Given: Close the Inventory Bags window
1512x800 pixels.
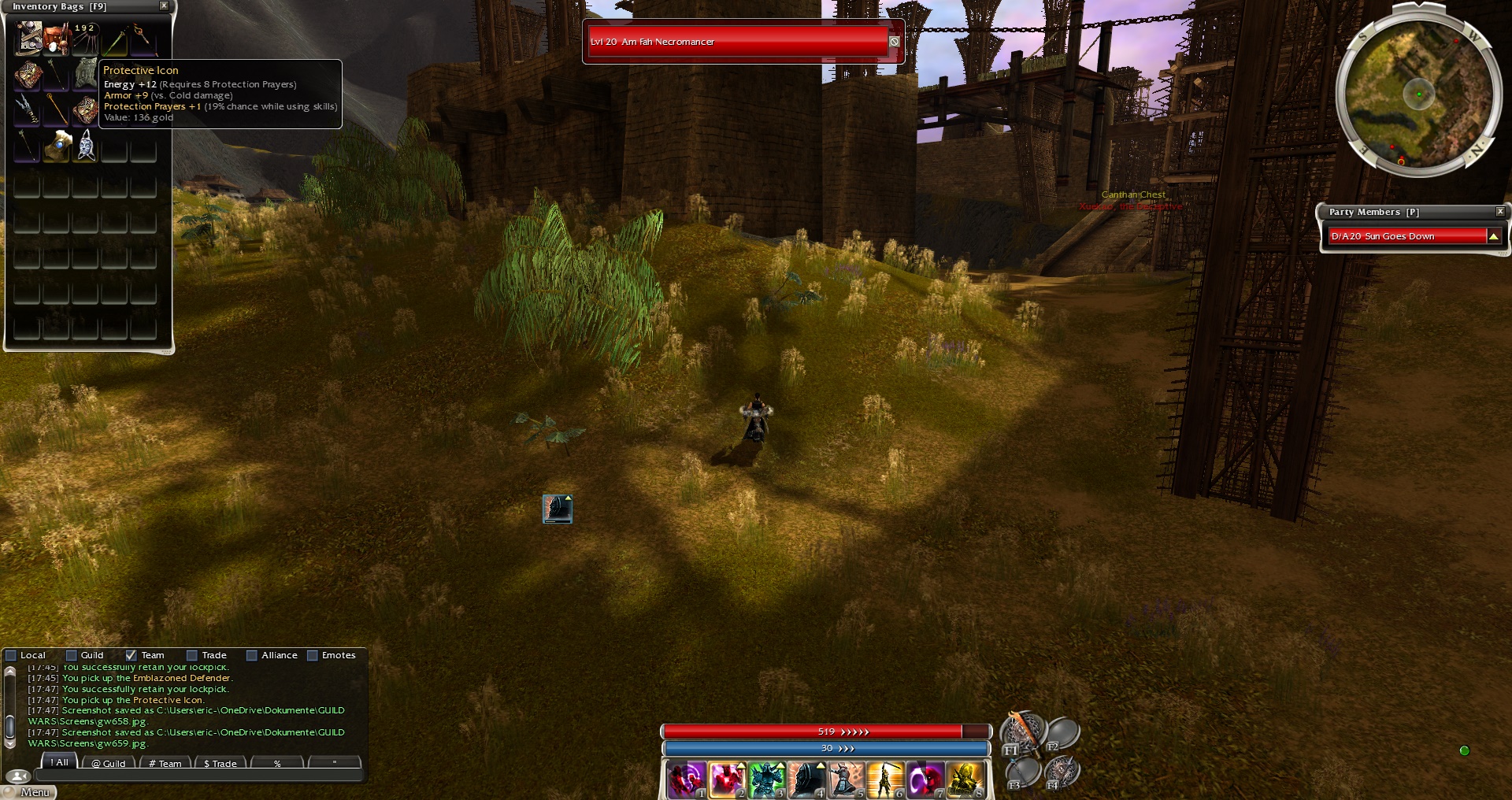Looking at the screenshot, I should click(x=164, y=6).
